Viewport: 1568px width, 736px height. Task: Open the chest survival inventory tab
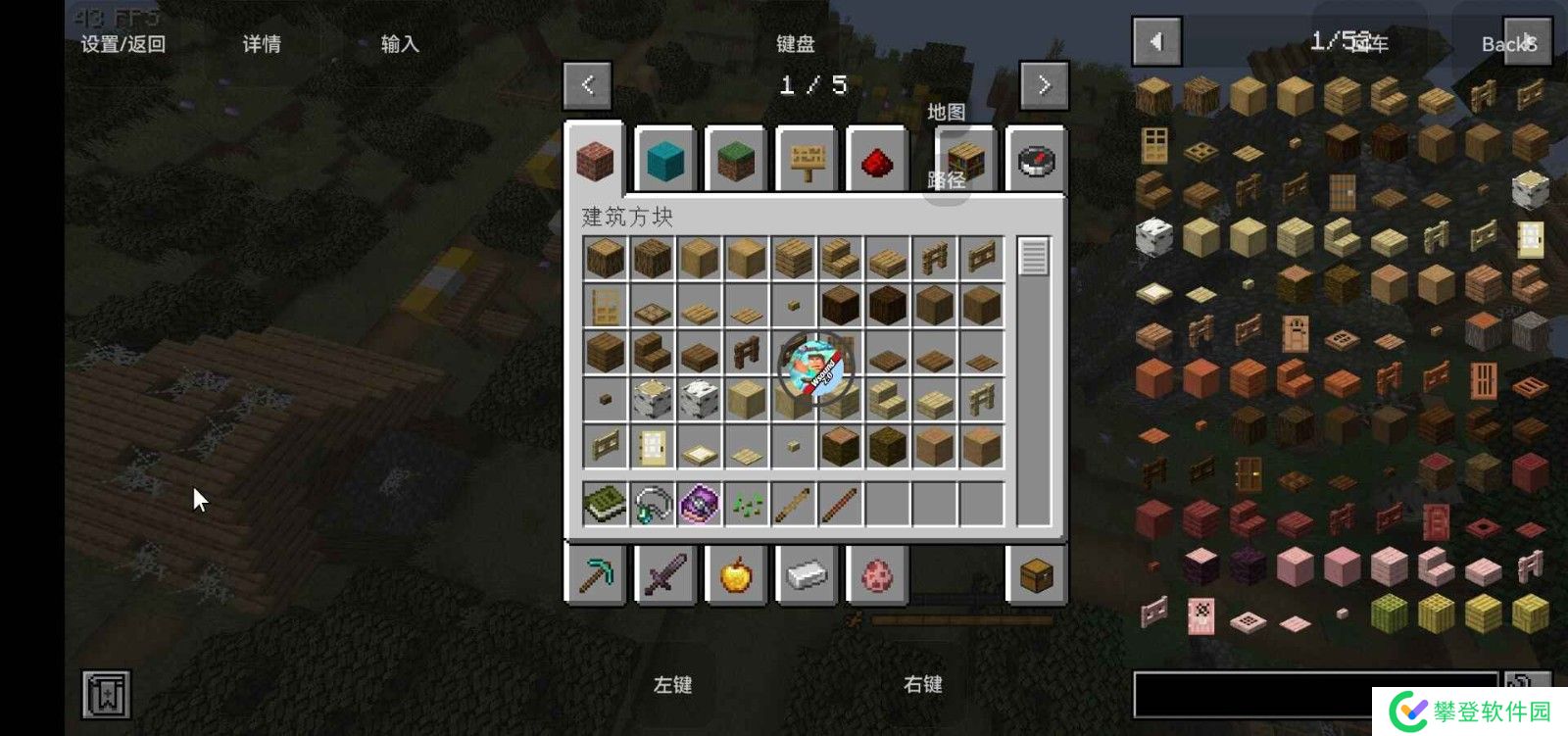[x=1037, y=574]
